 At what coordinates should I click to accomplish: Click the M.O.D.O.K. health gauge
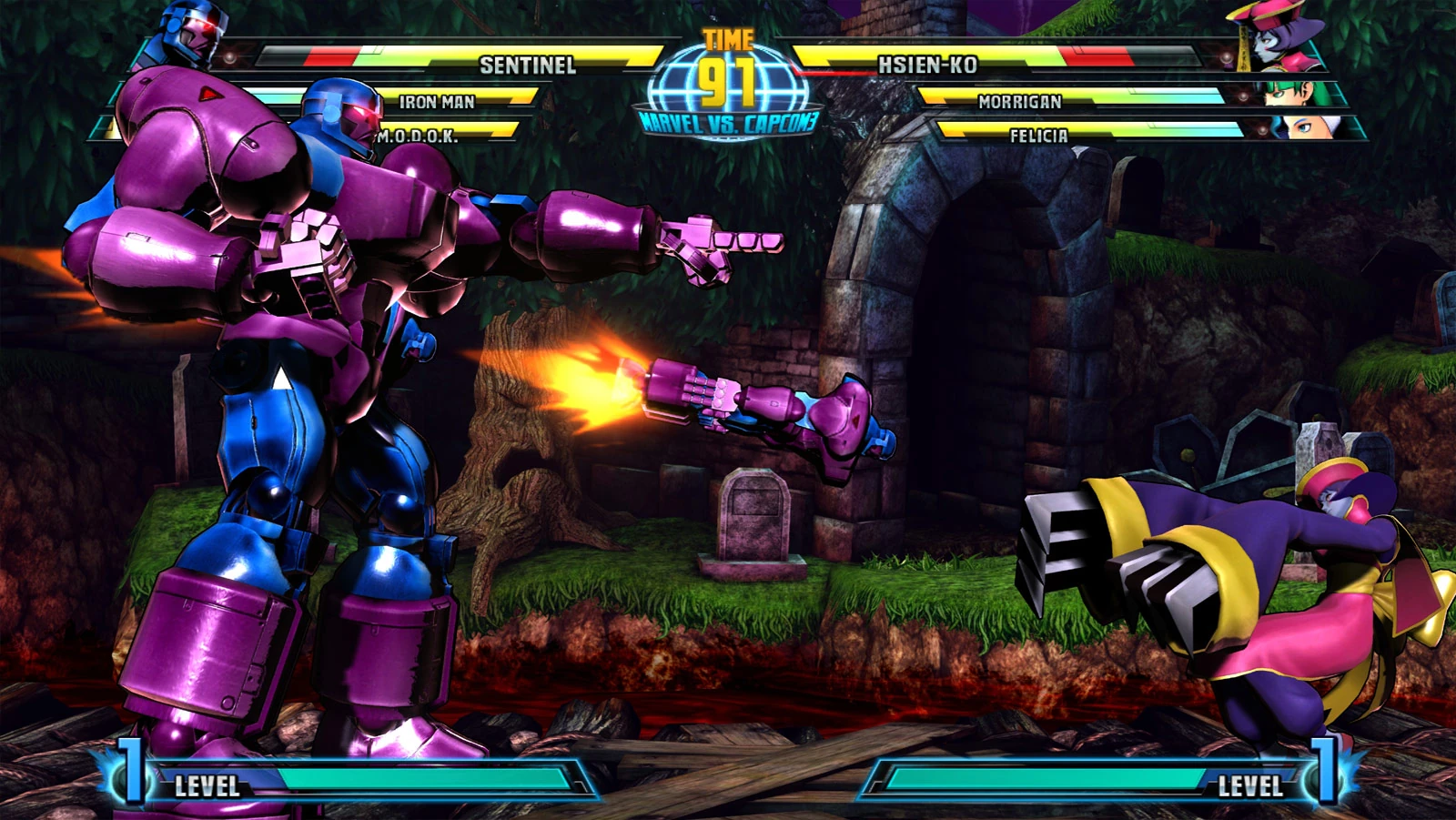pos(419,138)
